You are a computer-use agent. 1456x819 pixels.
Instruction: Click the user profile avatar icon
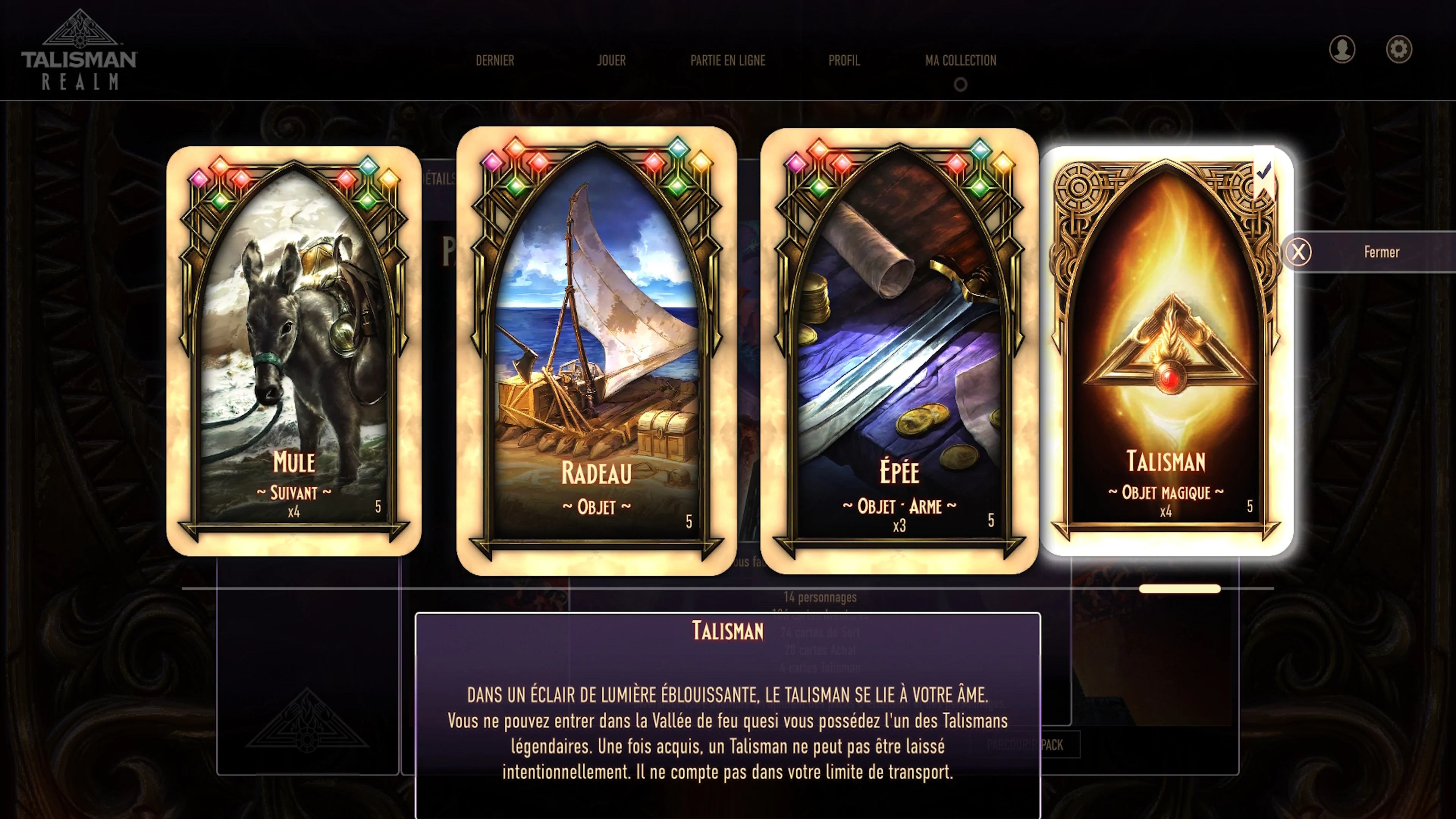click(1342, 50)
